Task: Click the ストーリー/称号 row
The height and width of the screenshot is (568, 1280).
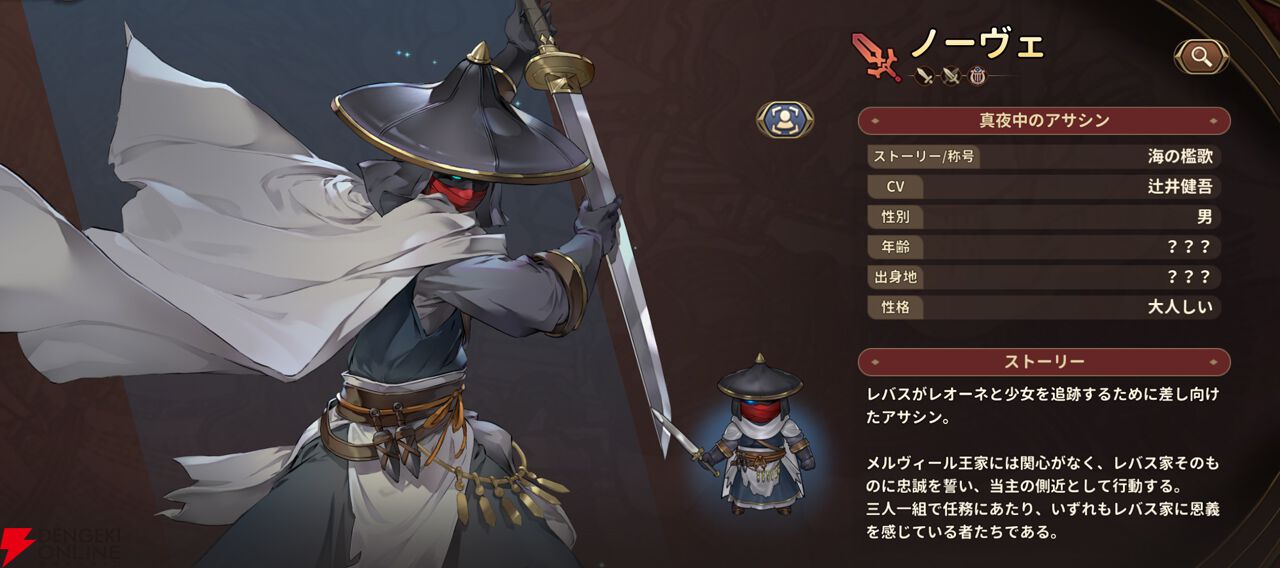Action: click(x=1043, y=156)
